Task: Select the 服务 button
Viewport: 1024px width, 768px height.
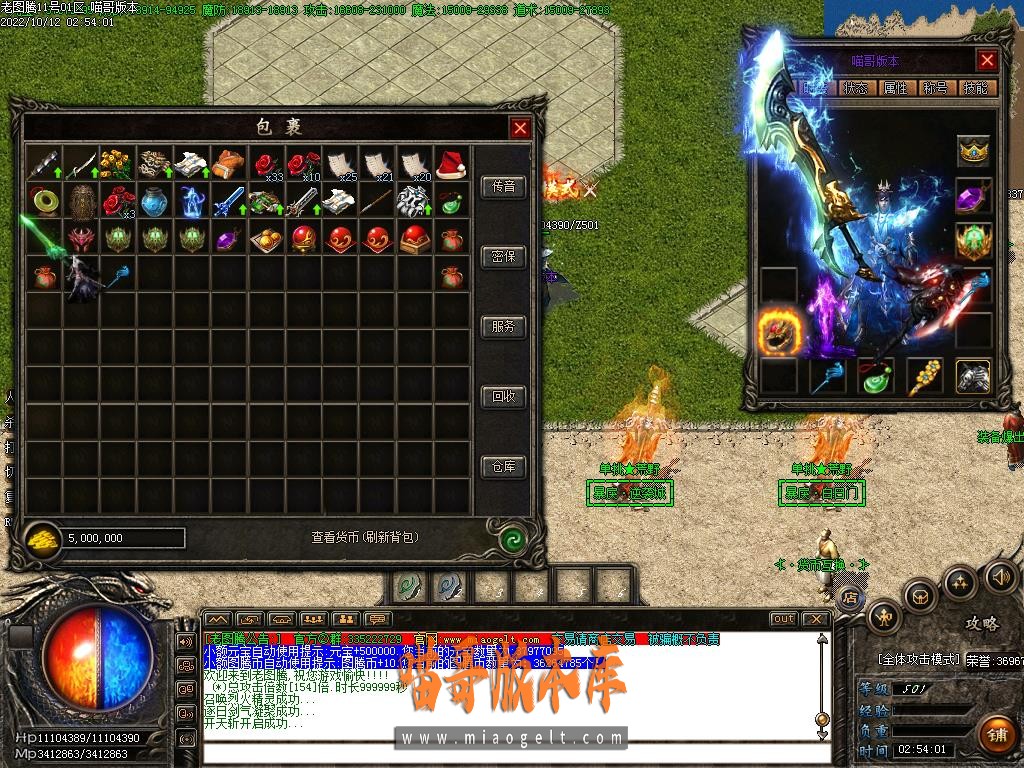Action: click(x=503, y=327)
